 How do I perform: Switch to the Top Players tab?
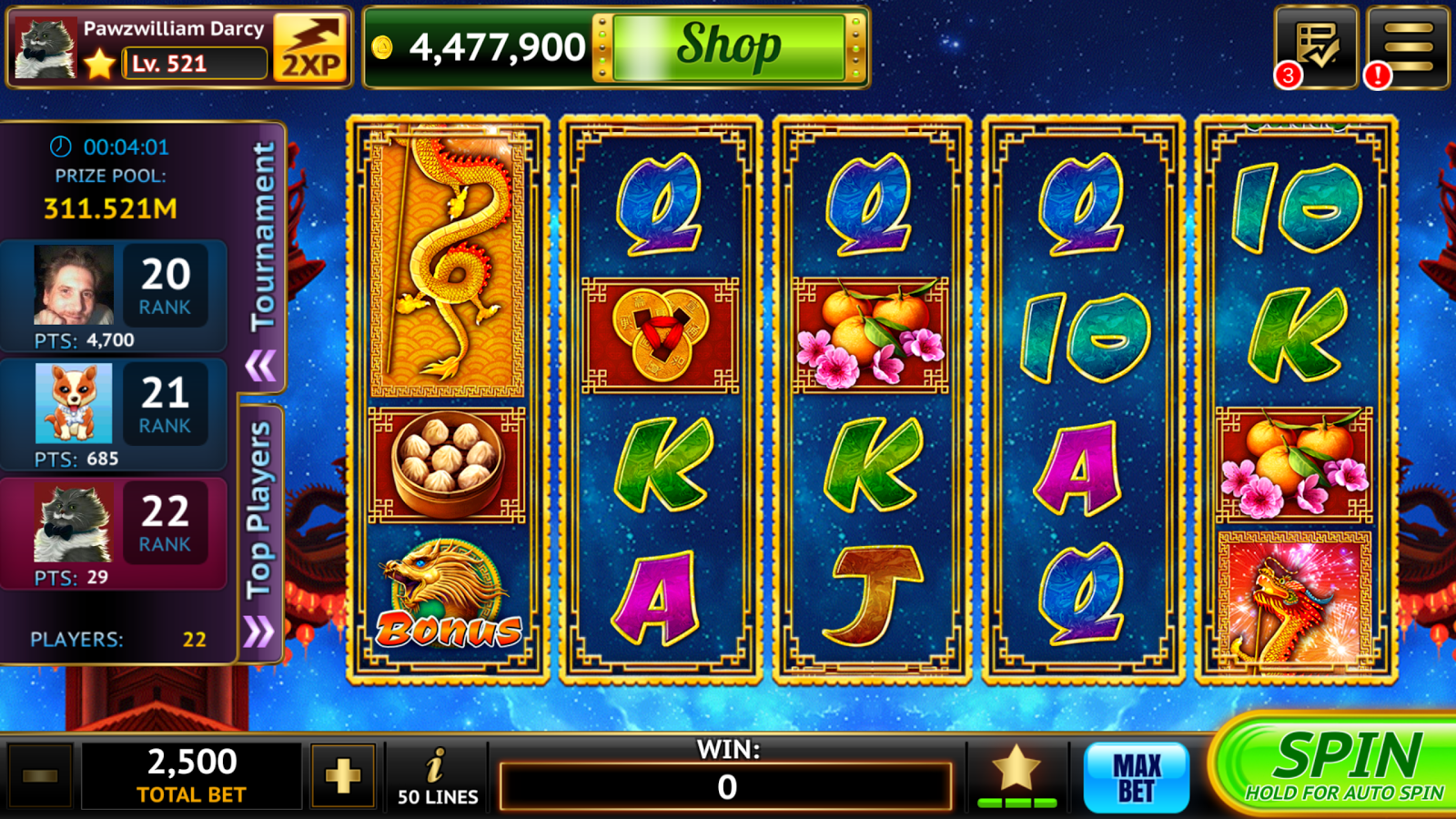[259, 510]
